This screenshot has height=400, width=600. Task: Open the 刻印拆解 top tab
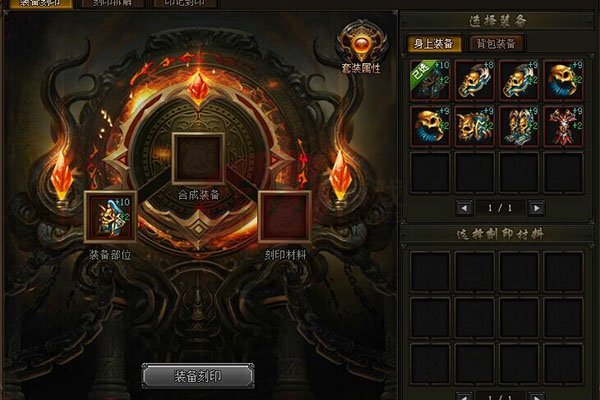click(112, 3)
